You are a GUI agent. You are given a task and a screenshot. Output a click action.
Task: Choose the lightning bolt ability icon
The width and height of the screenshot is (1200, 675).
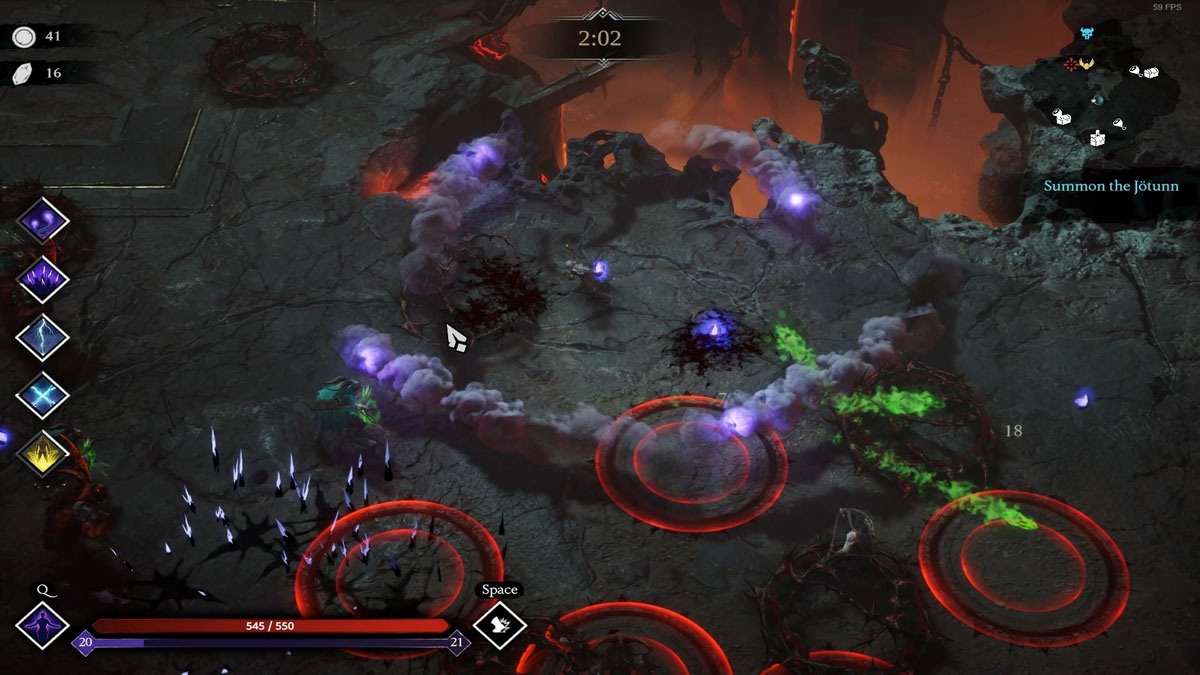click(x=43, y=337)
